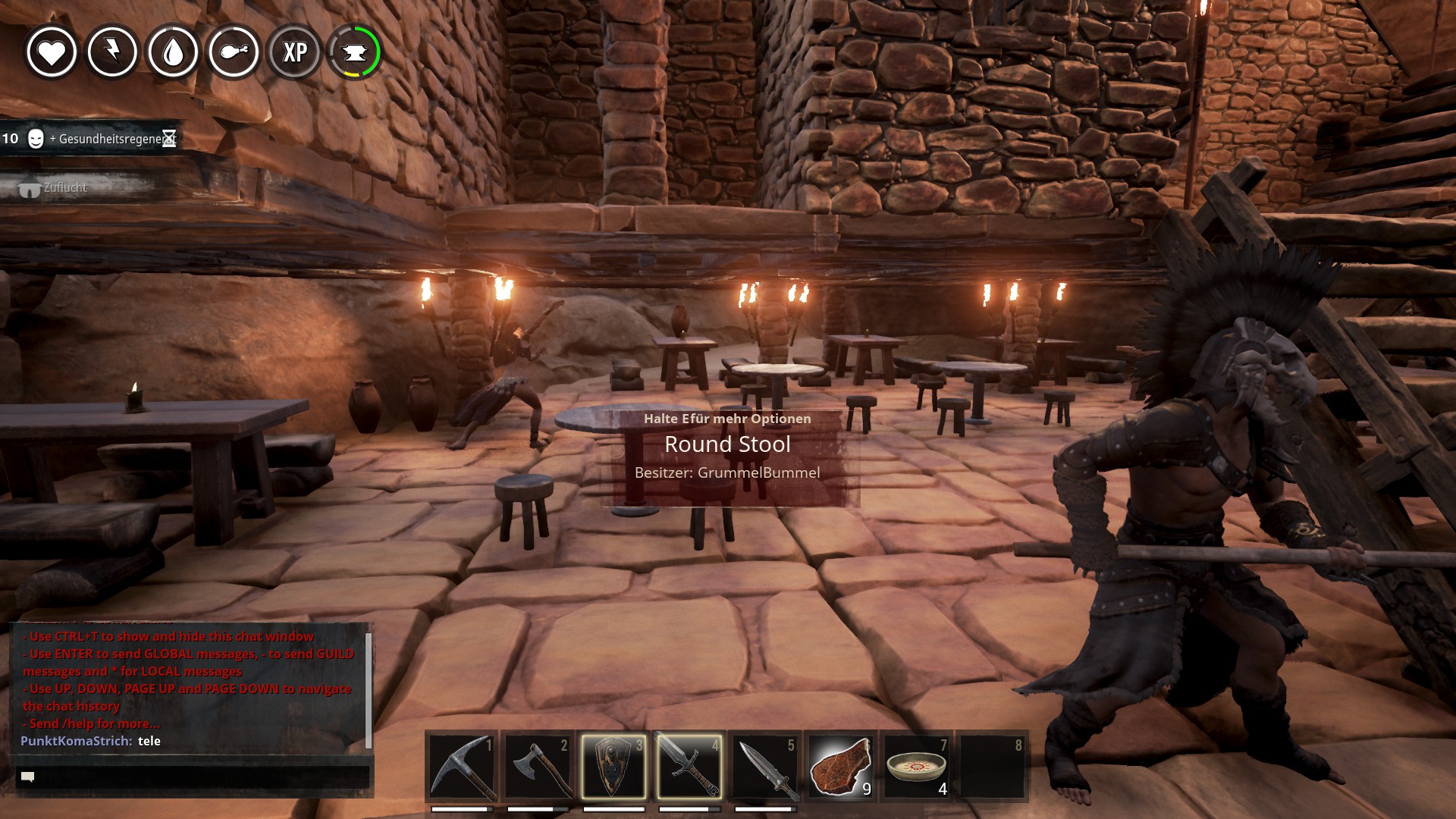The image size is (1456, 819).
Task: Click the chat message input field
Action: (193, 777)
